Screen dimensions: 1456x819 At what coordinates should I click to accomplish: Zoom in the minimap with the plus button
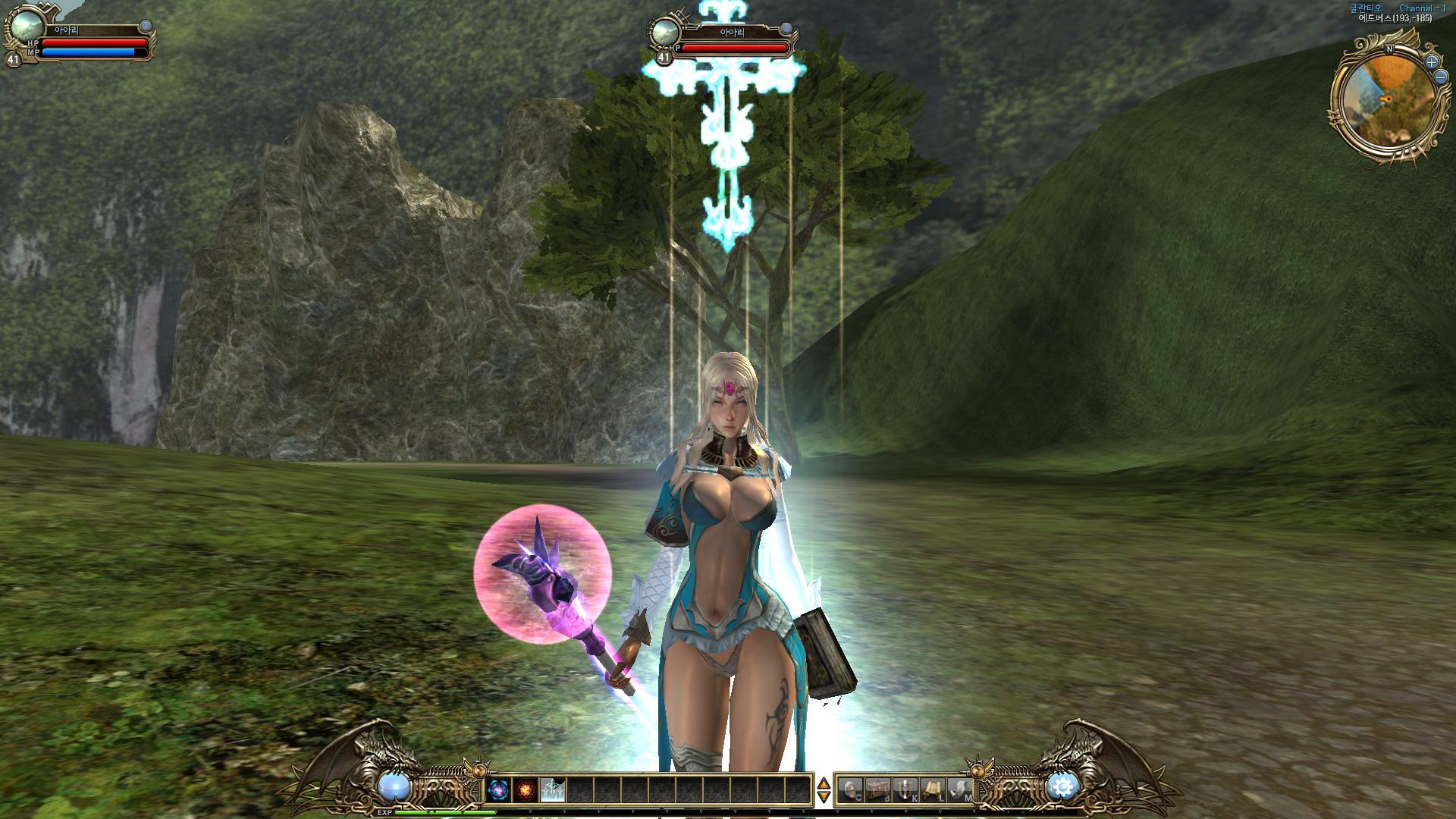coord(1431,62)
